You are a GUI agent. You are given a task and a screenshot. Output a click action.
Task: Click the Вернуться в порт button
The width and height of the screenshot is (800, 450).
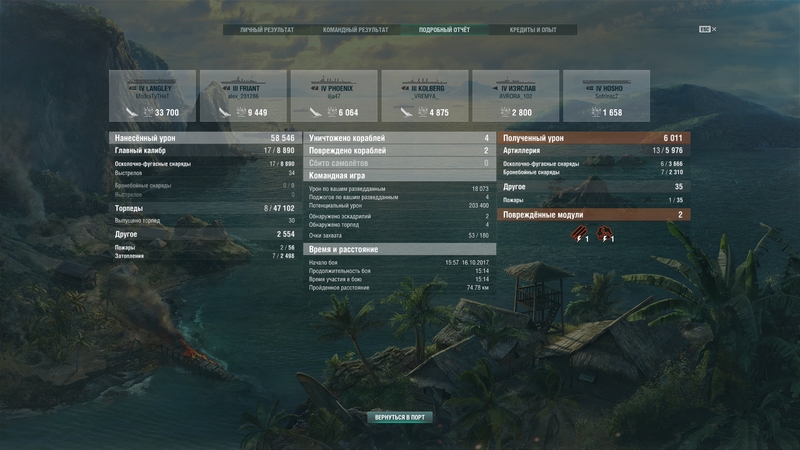[x=400, y=416]
